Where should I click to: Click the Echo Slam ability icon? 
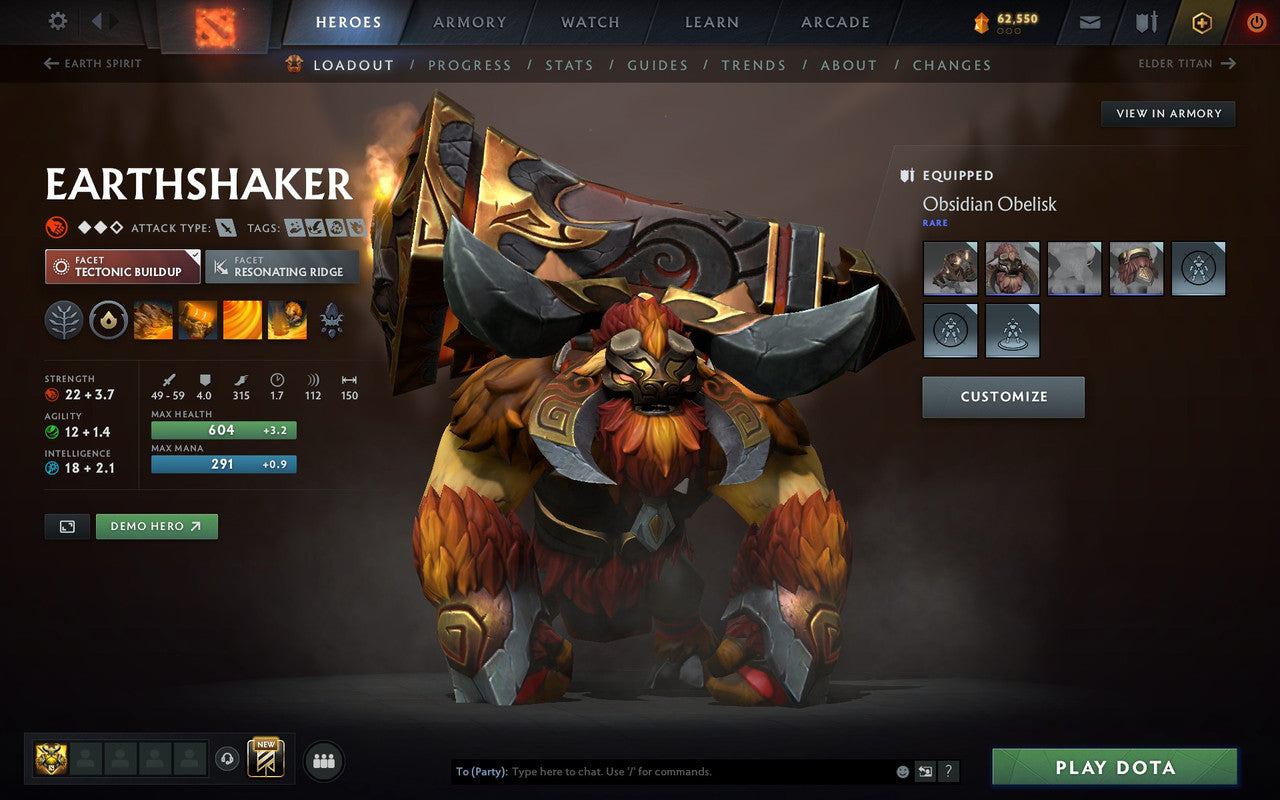(x=287, y=319)
